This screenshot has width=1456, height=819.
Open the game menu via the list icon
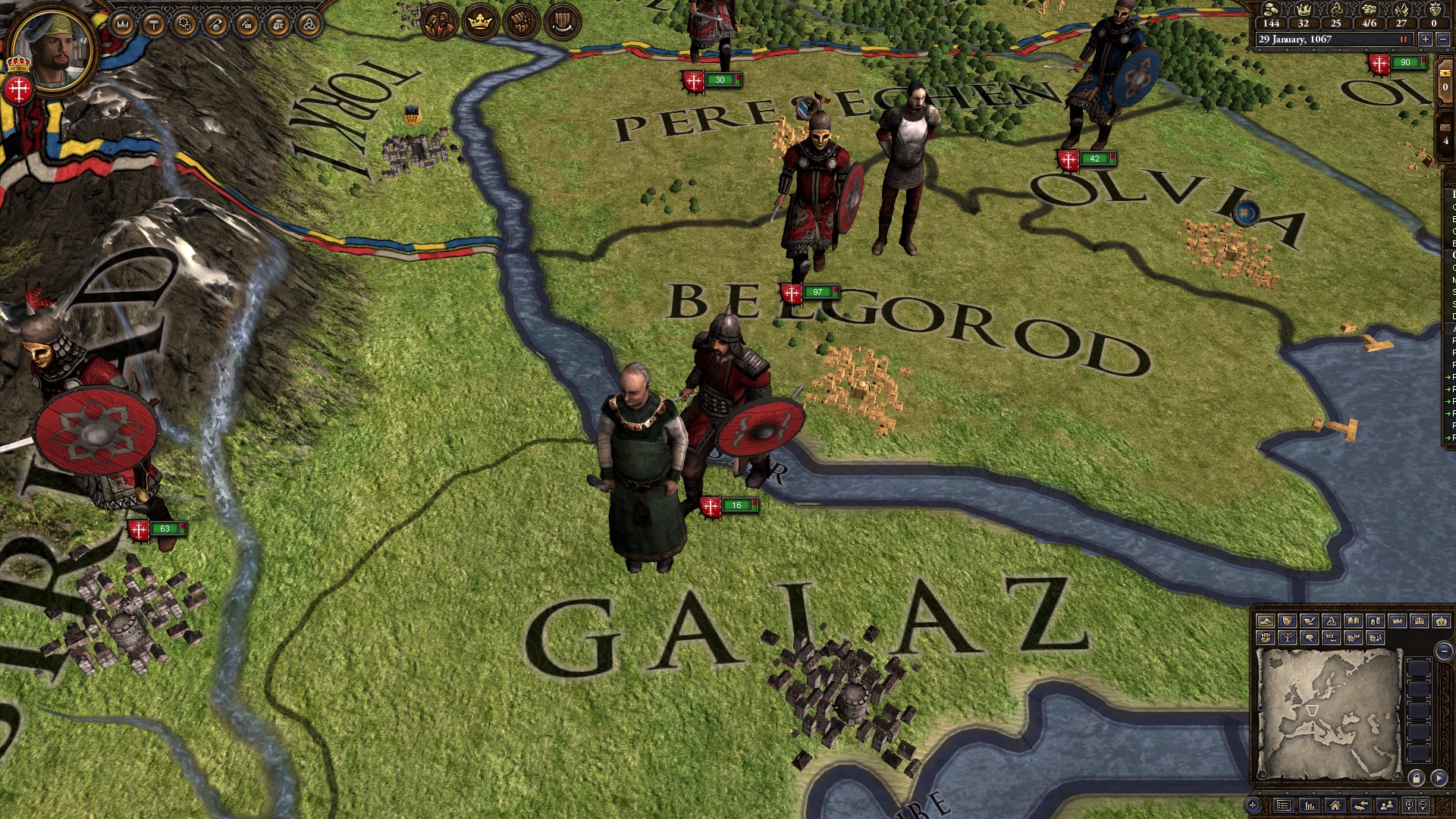[1284, 807]
